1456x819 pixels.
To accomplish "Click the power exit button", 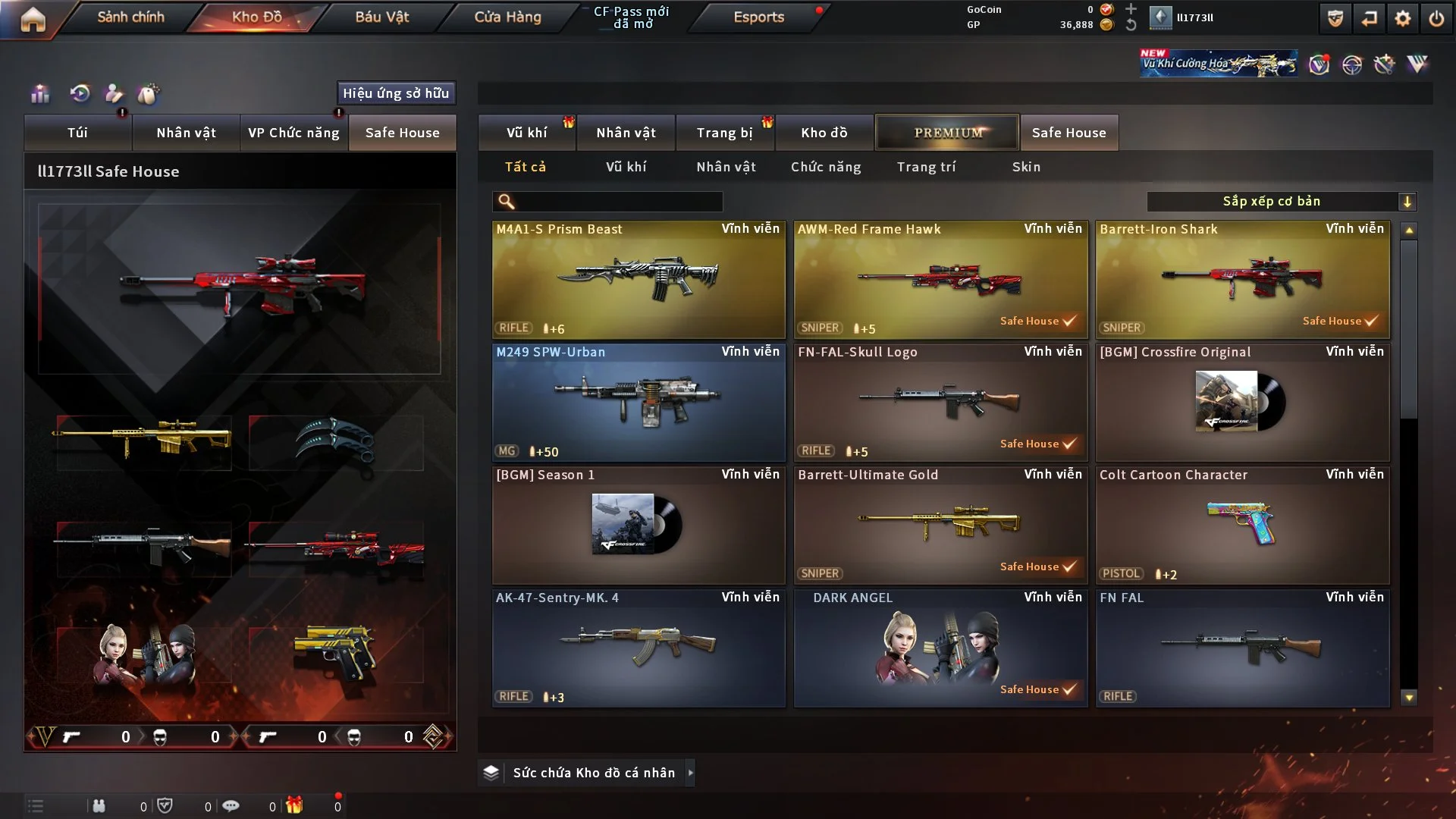I will click(1436, 18).
